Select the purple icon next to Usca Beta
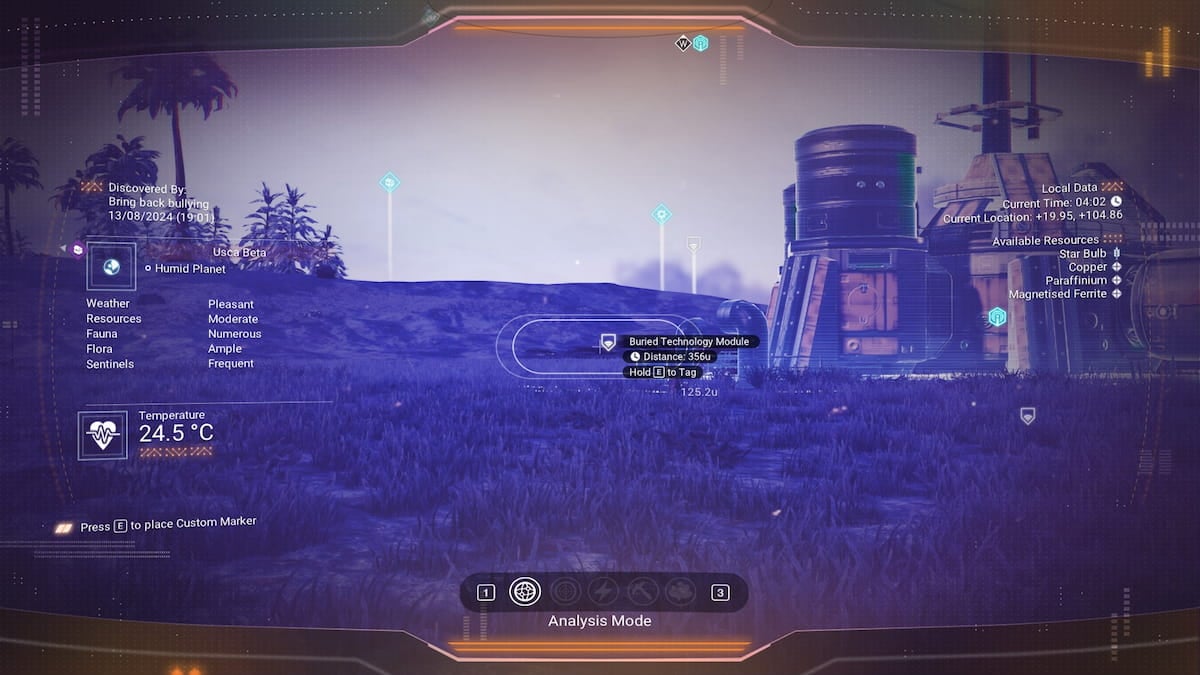 click(x=78, y=249)
